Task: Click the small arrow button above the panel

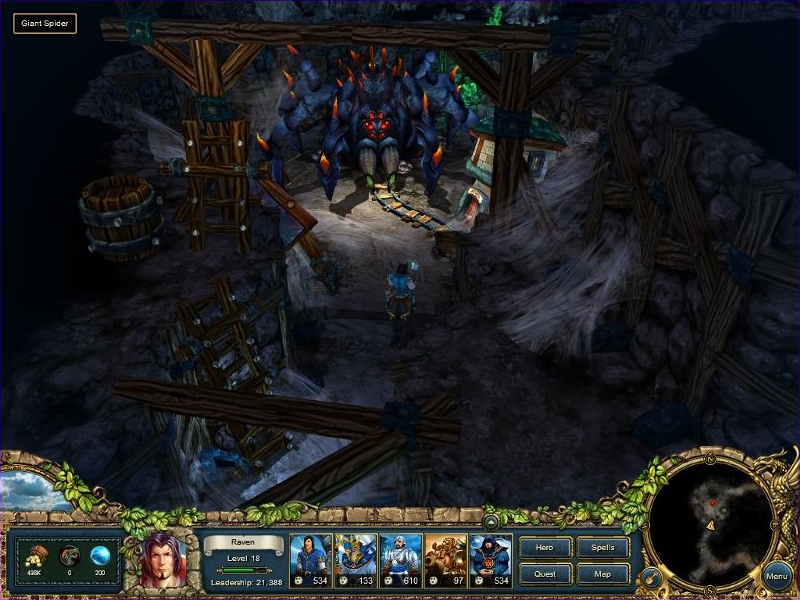Action: [x=491, y=521]
